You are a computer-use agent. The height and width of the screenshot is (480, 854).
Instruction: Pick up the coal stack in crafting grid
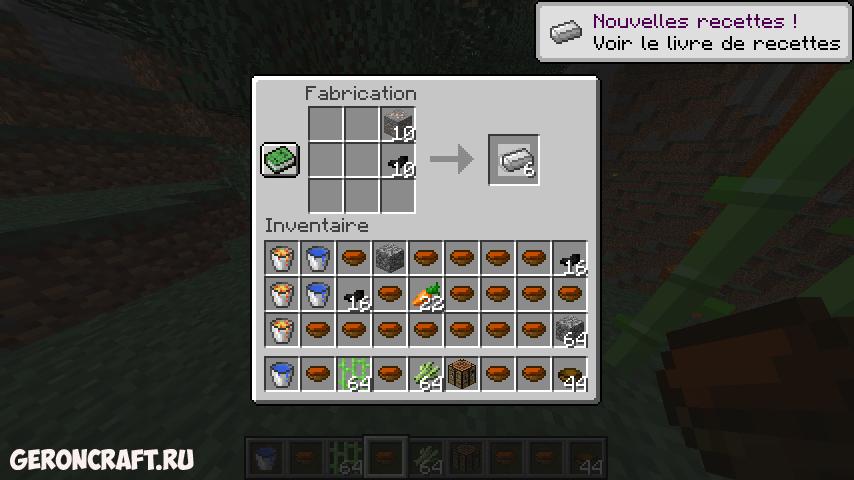398,160
